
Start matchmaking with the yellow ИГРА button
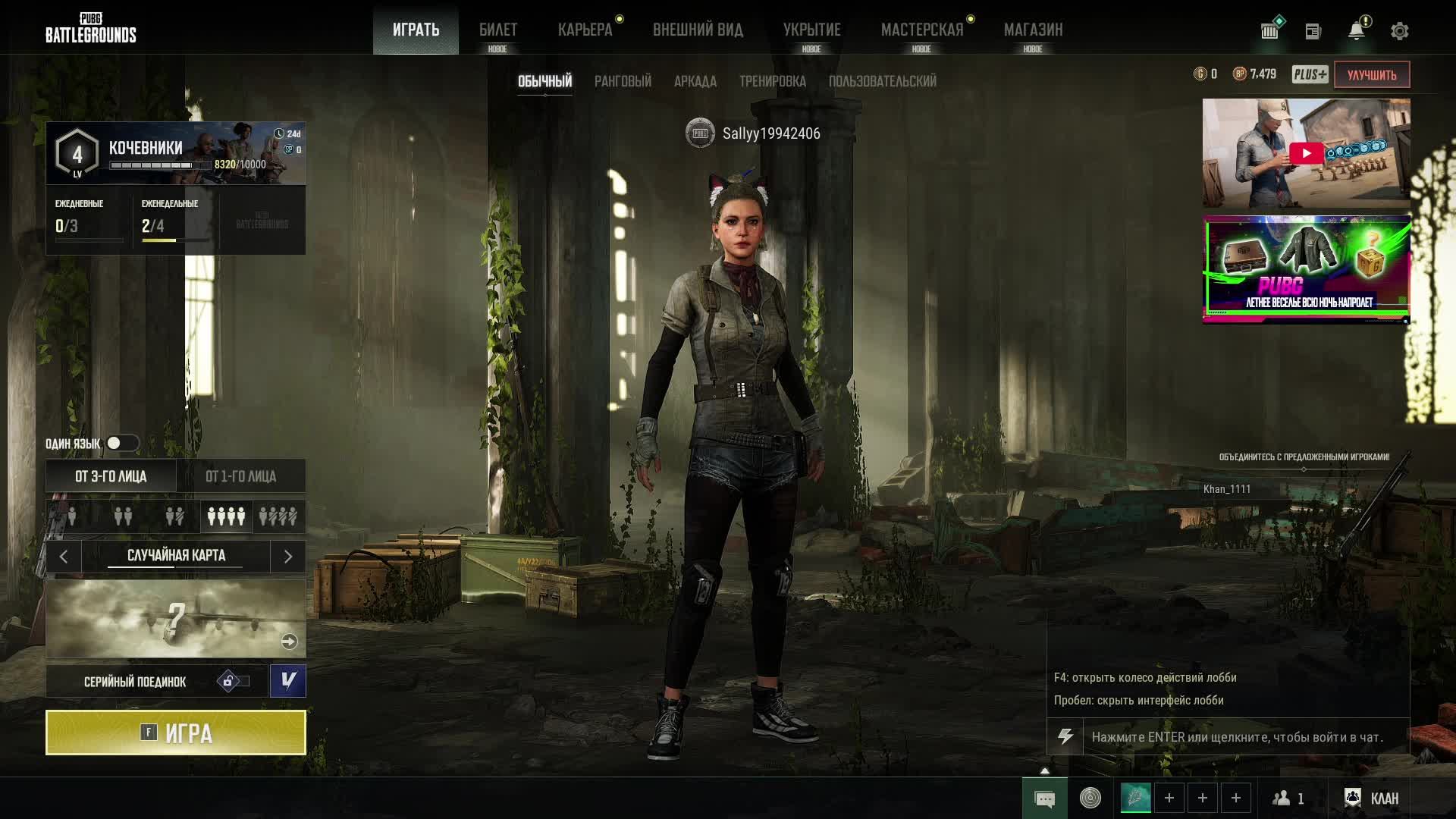tap(176, 733)
